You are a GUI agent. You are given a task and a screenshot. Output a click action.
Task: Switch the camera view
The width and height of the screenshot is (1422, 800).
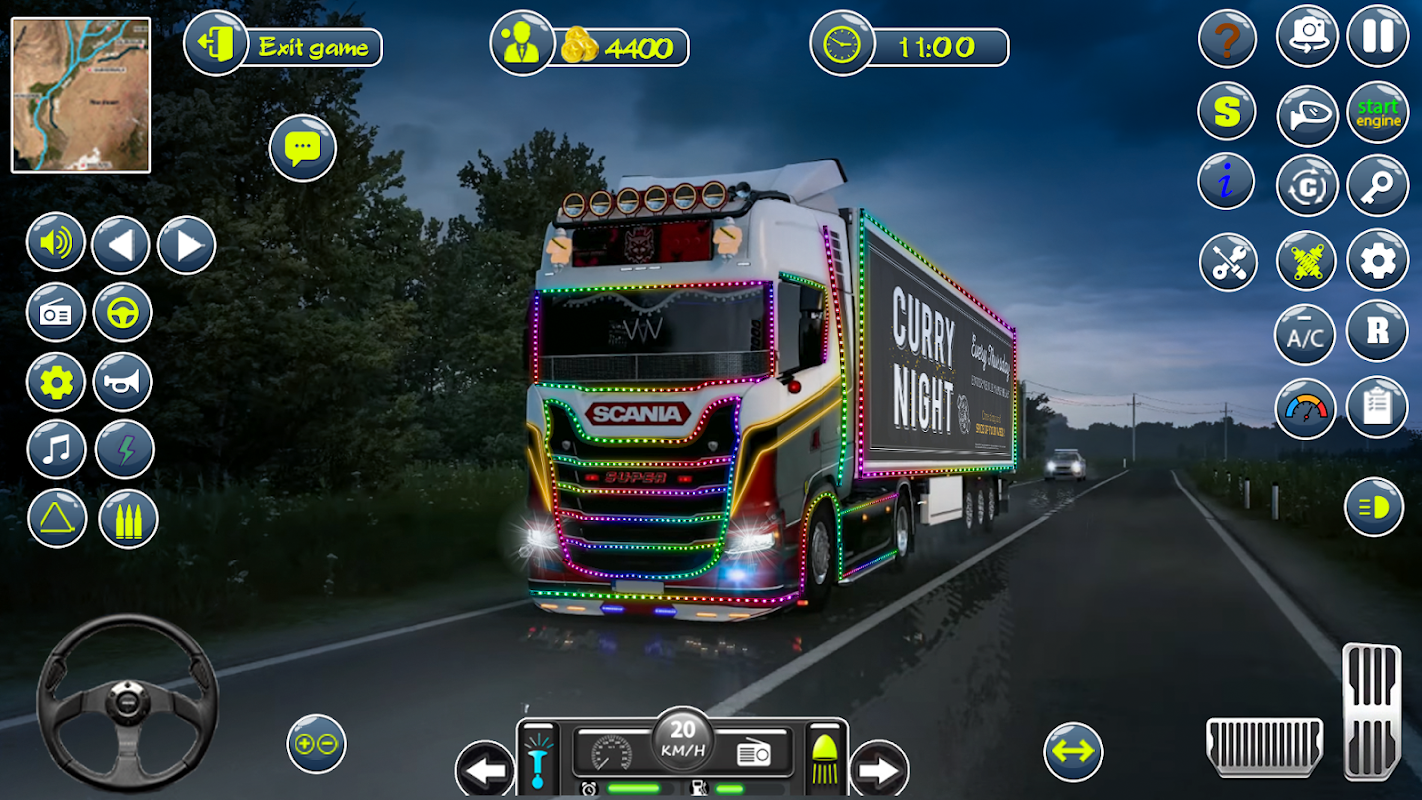click(1307, 36)
